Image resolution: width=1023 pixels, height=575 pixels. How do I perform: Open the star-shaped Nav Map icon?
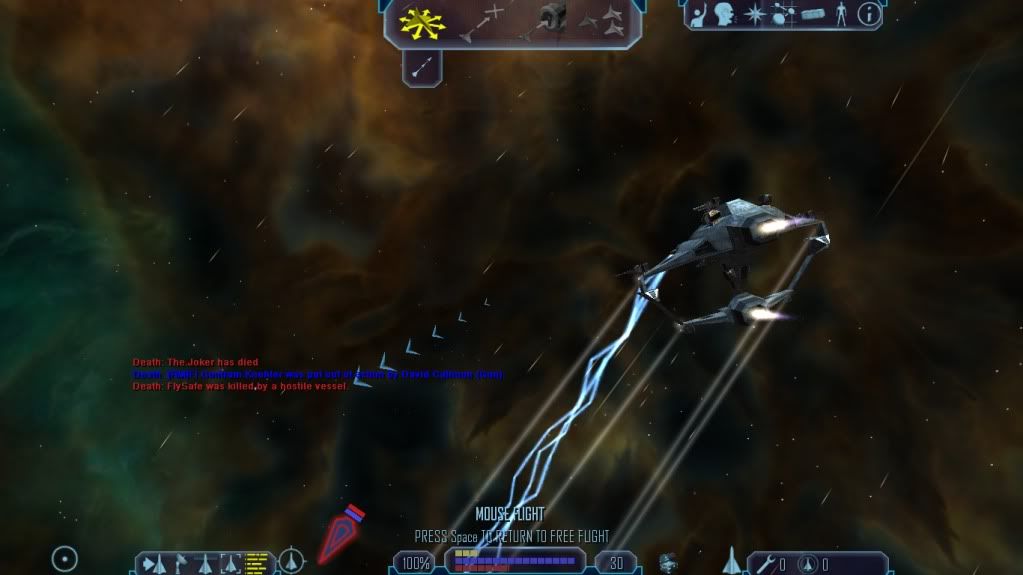[x=755, y=14]
